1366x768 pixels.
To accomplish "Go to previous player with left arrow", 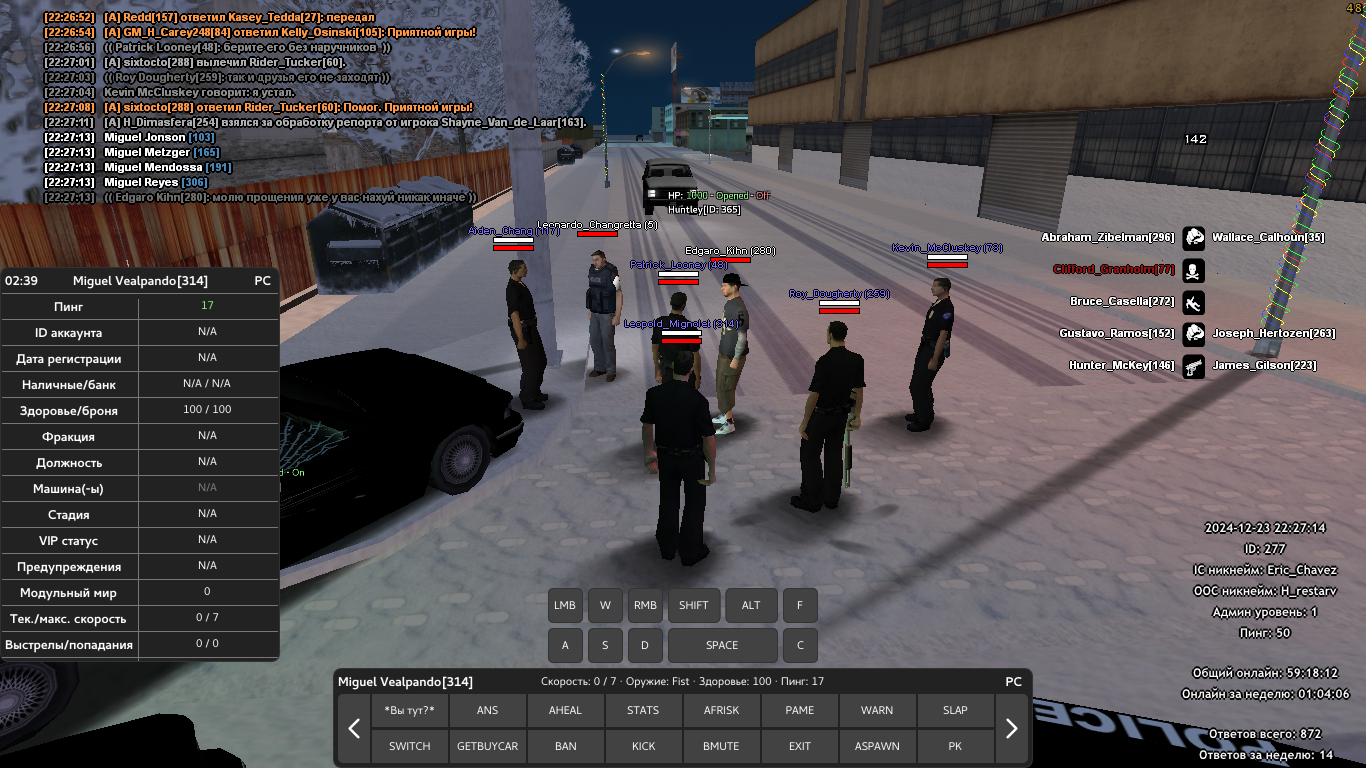I will click(x=354, y=728).
